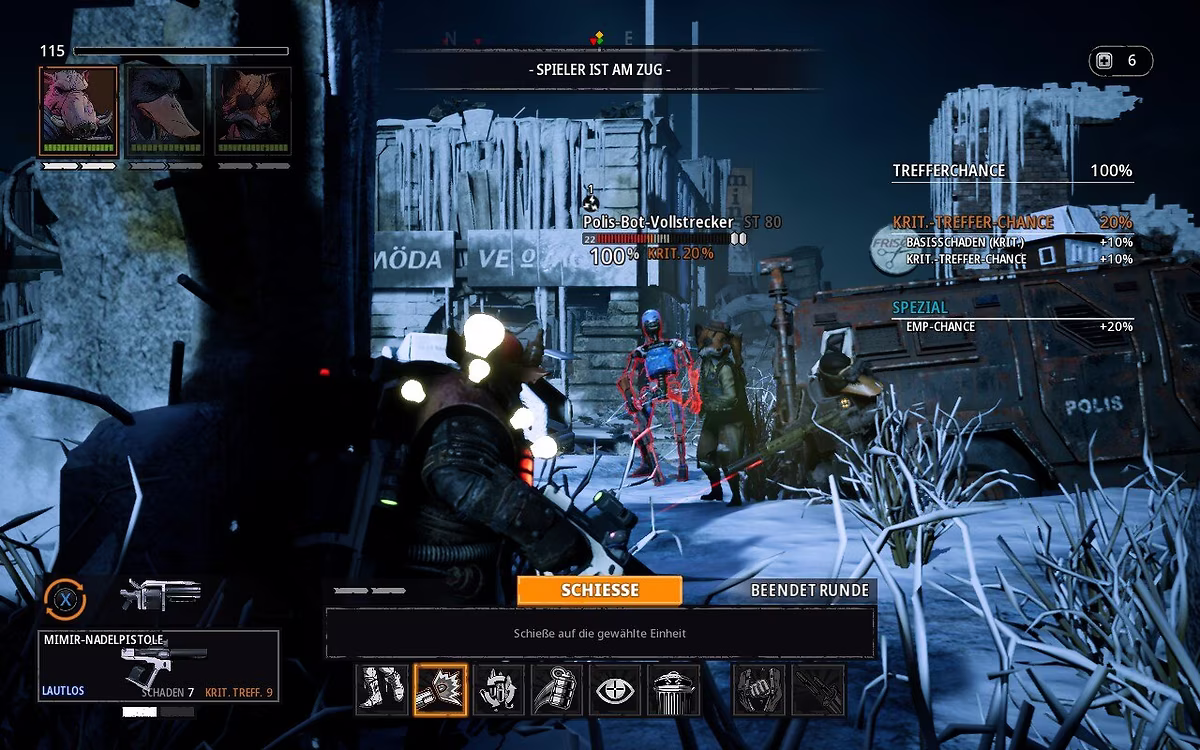Confirm the orange SCHIESSE shoot button
Image resolution: width=1200 pixels, height=750 pixels.
click(x=599, y=590)
